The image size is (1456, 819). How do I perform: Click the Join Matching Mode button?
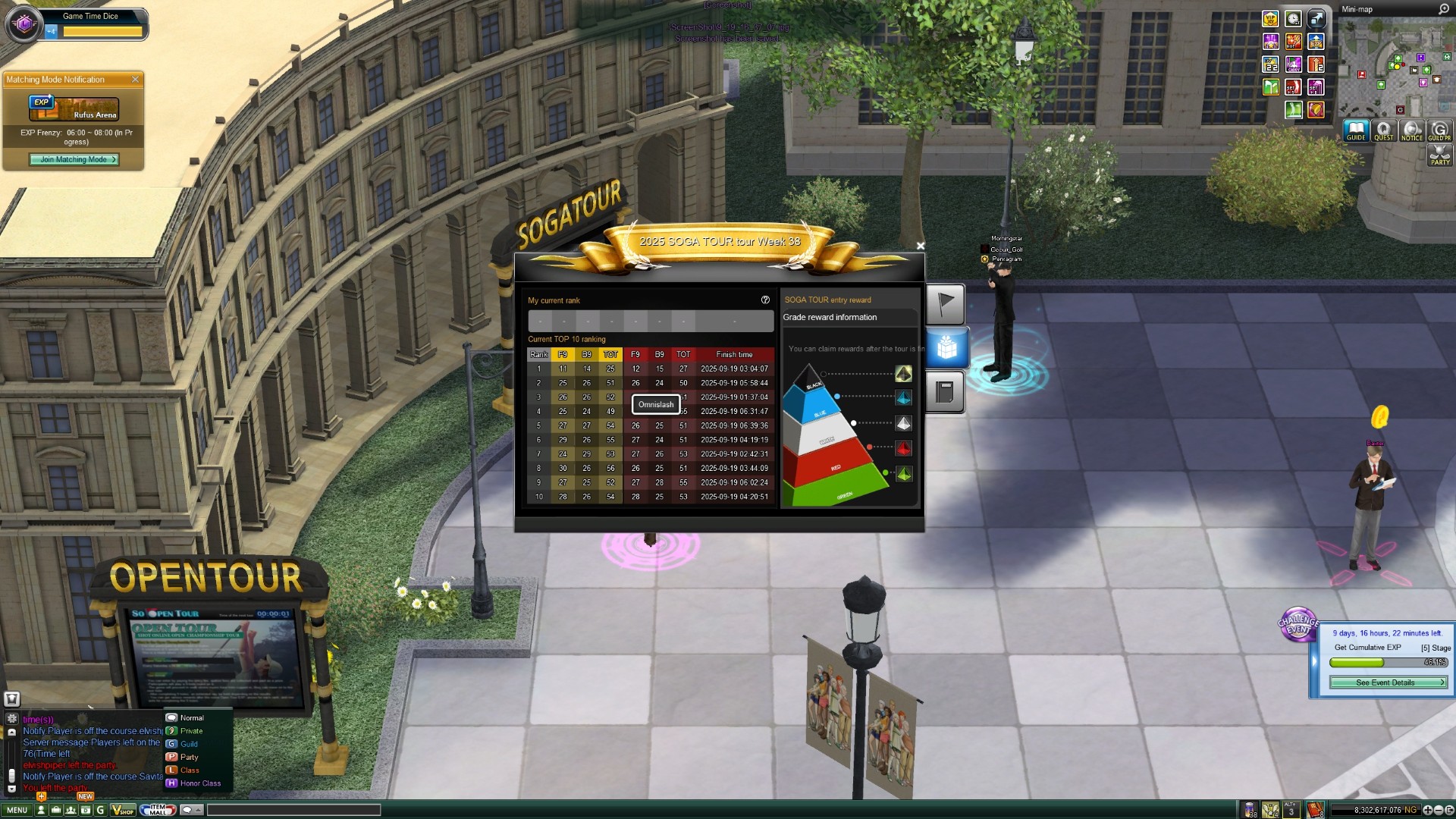tap(74, 160)
